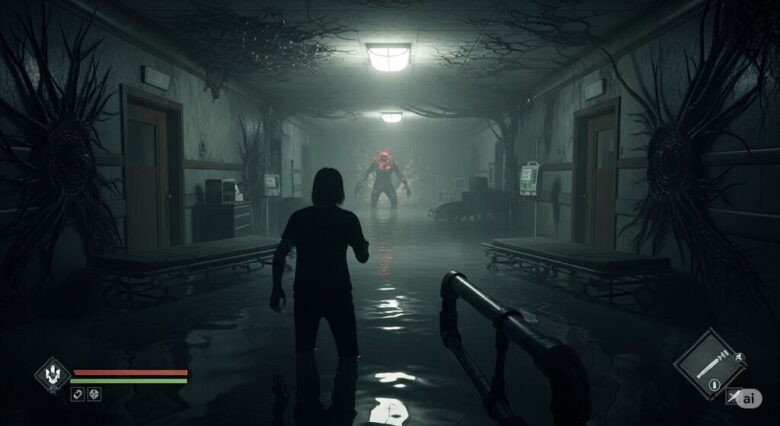Click the diamond character emblem icon
The image size is (780, 426).
click(52, 375)
